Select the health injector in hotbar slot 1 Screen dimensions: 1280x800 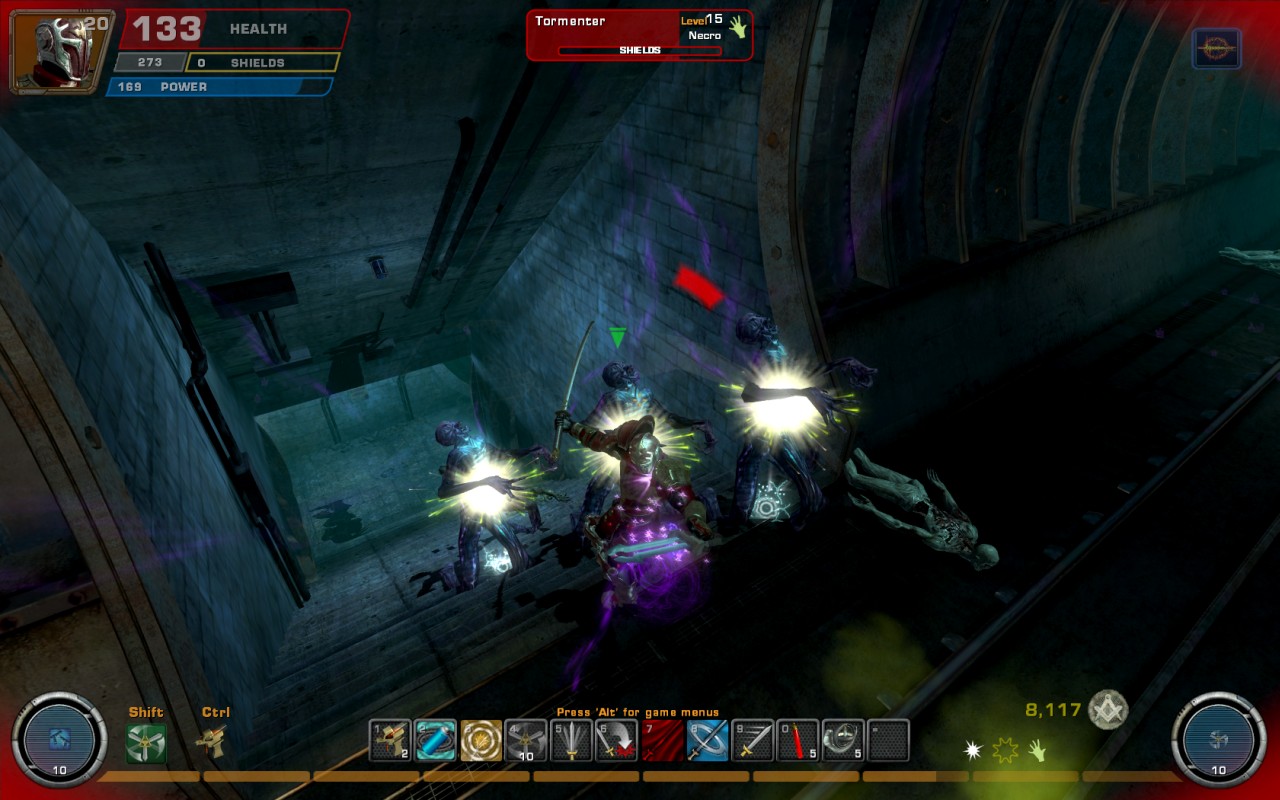[391, 740]
